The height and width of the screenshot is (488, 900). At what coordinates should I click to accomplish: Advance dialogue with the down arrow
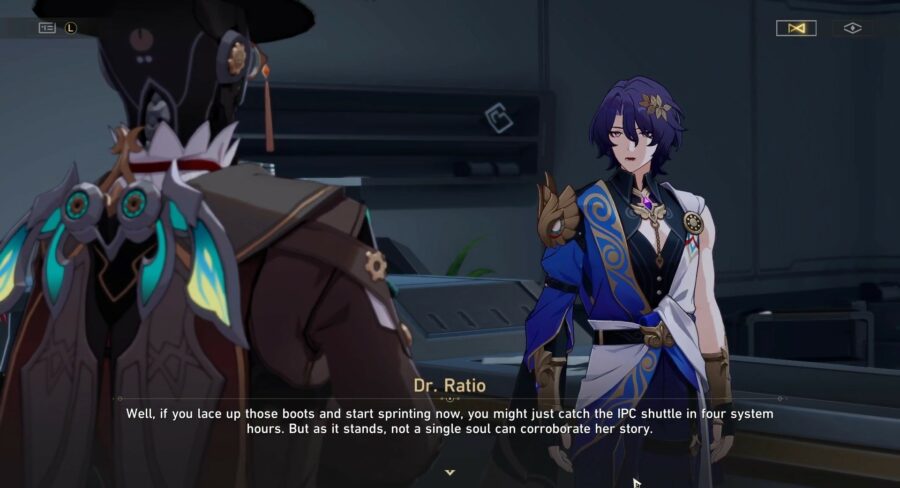tap(450, 471)
